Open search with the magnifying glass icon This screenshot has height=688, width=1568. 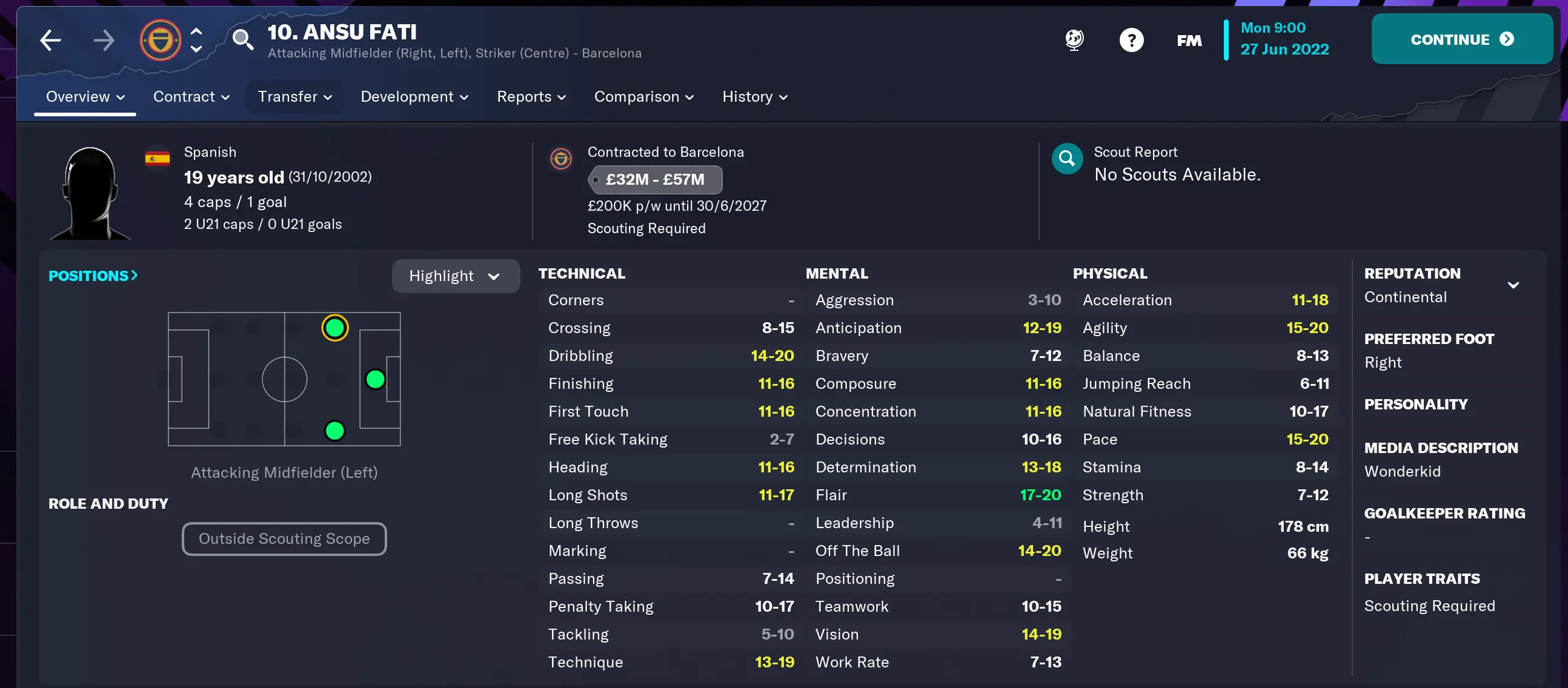tap(244, 39)
